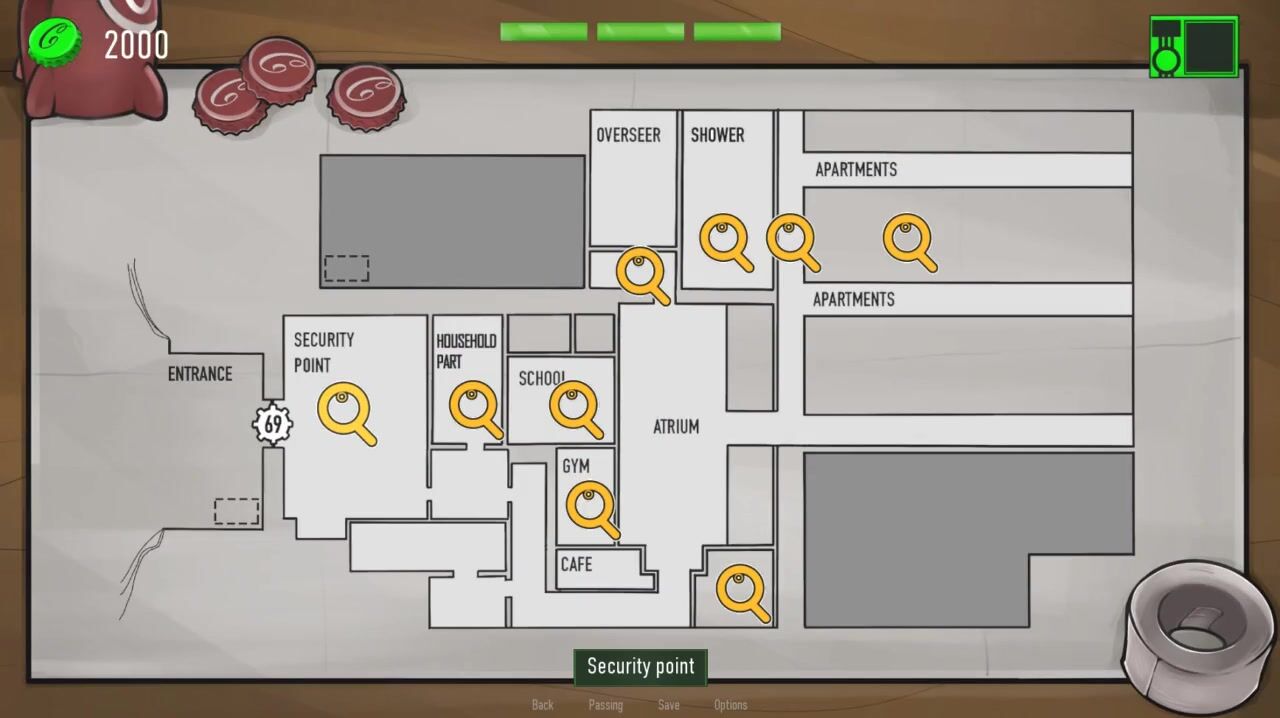Open the Passing menu entry
This screenshot has height=718, width=1280.
pyautogui.click(x=605, y=705)
